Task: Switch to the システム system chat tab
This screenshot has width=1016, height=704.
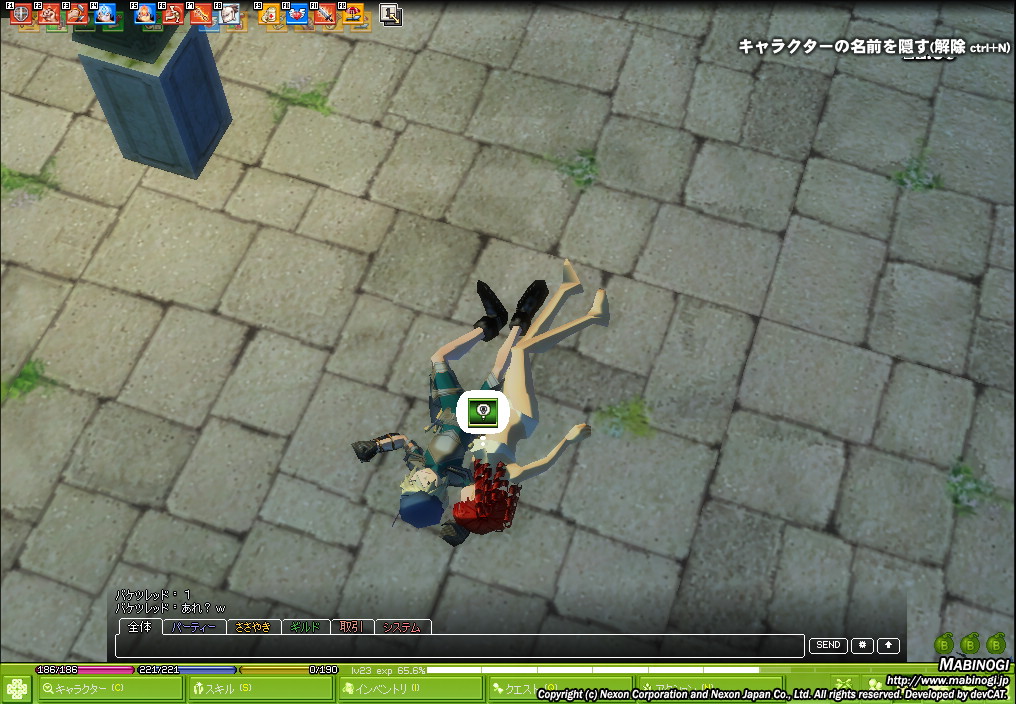Action: (402, 627)
